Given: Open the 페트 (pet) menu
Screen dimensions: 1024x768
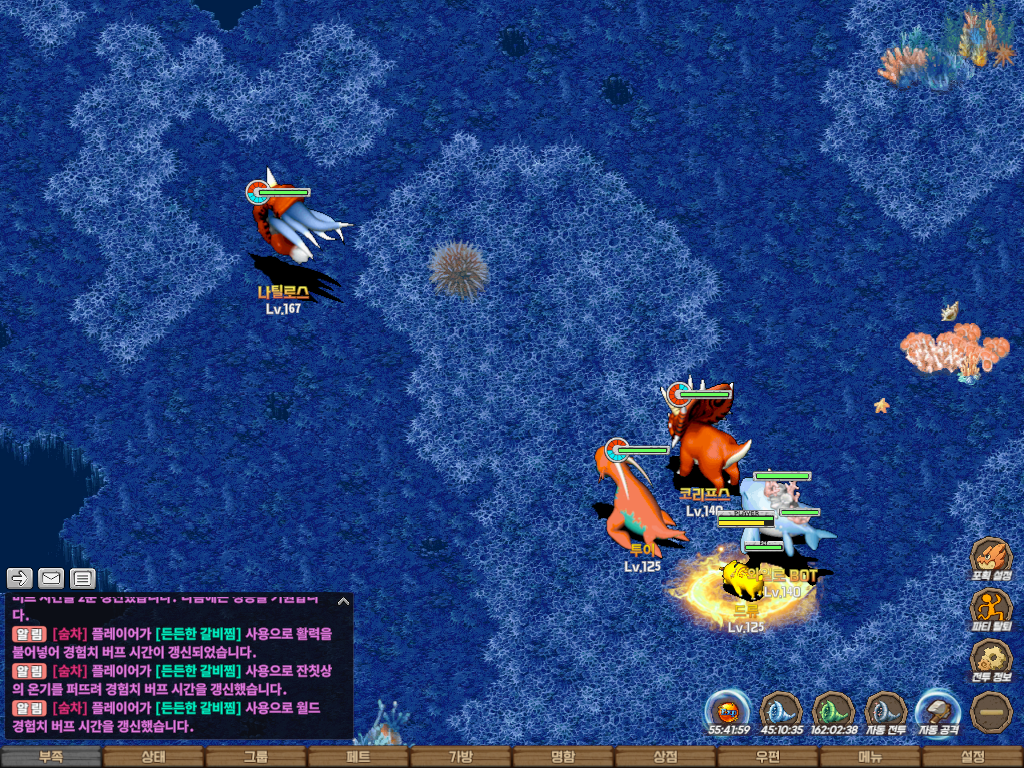Looking at the screenshot, I should pos(358,757).
